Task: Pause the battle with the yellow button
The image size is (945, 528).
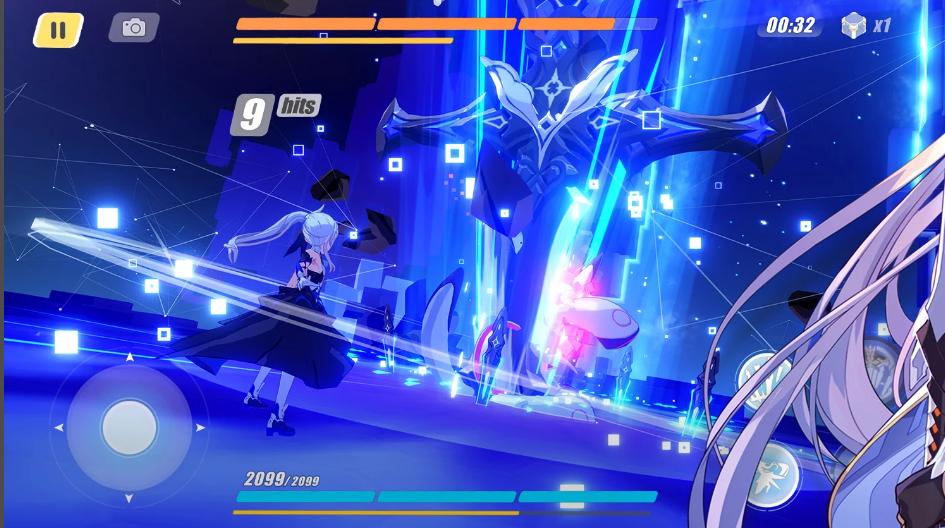Action: [x=58, y=30]
